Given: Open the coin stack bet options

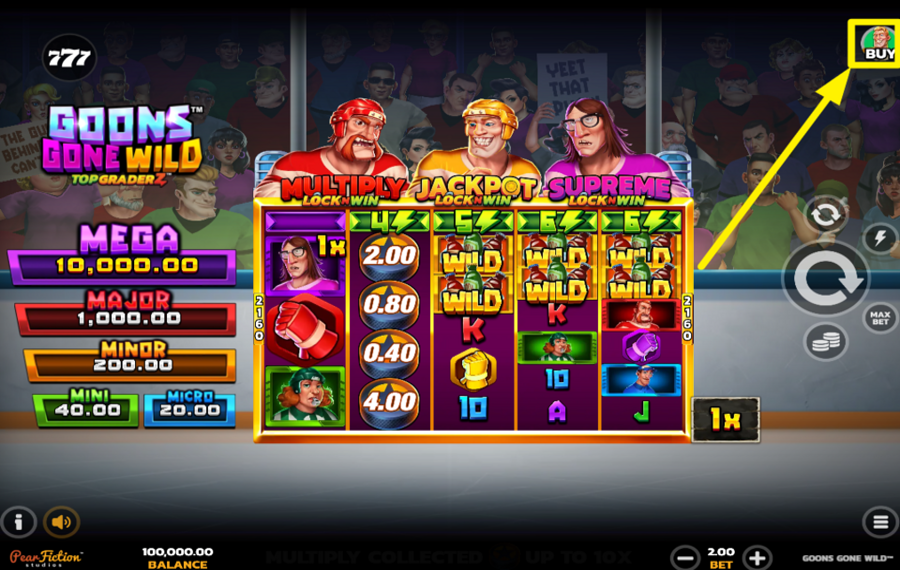Looking at the screenshot, I should point(826,343).
